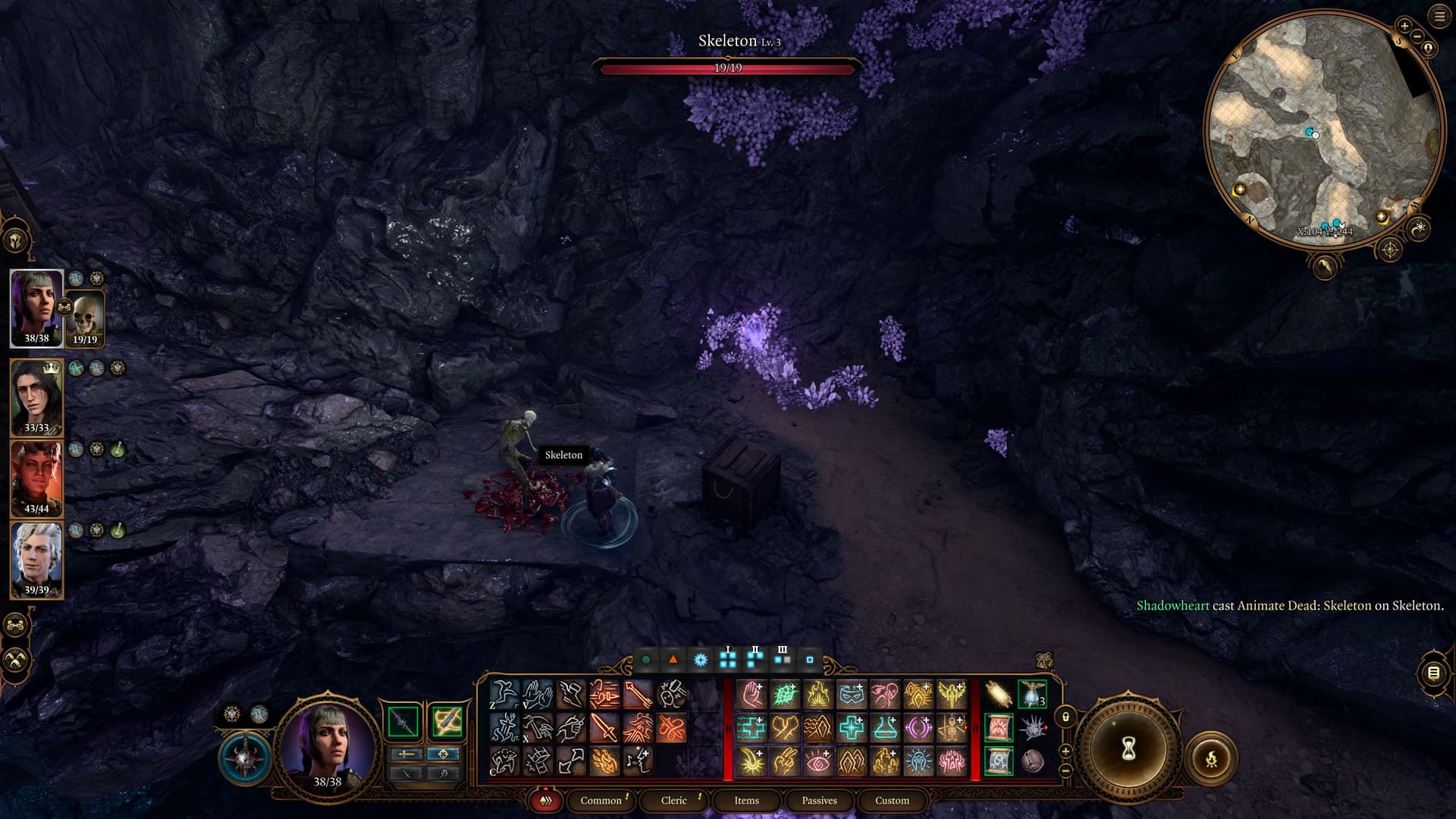End turn with the hourglass button
The height and width of the screenshot is (819, 1456).
click(x=1128, y=749)
